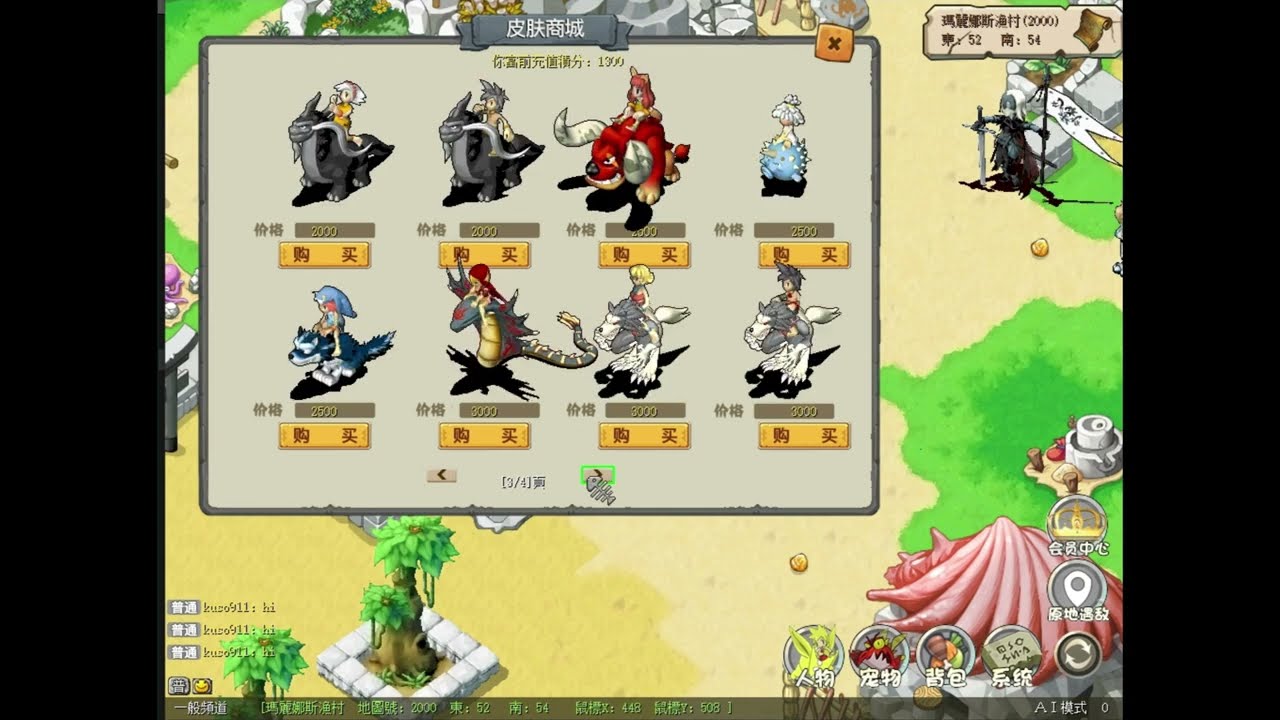Go to the previous shop page
1280x720 pixels.
coord(441,475)
